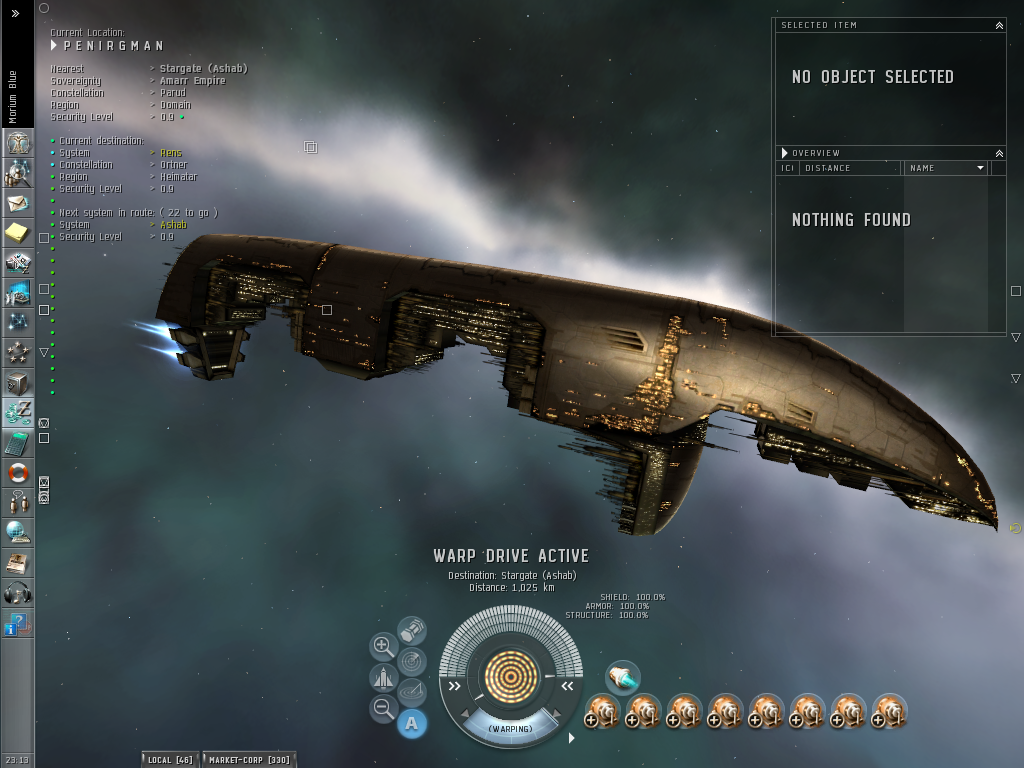This screenshot has width=1024, height=768.
Task: Zoom in with the magnifier plus button
Action: pyautogui.click(x=383, y=646)
